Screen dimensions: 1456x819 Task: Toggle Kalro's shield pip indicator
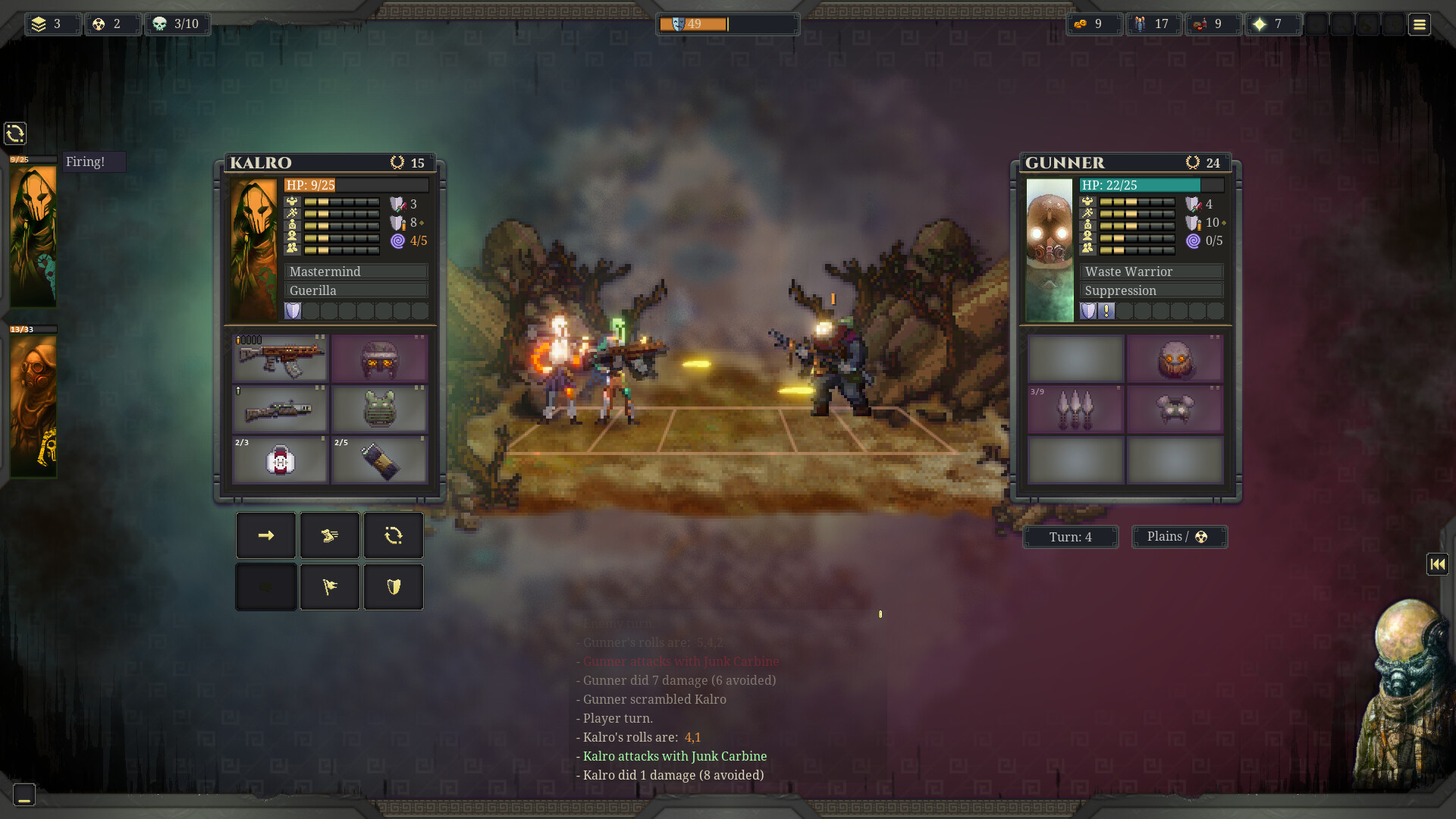click(293, 311)
